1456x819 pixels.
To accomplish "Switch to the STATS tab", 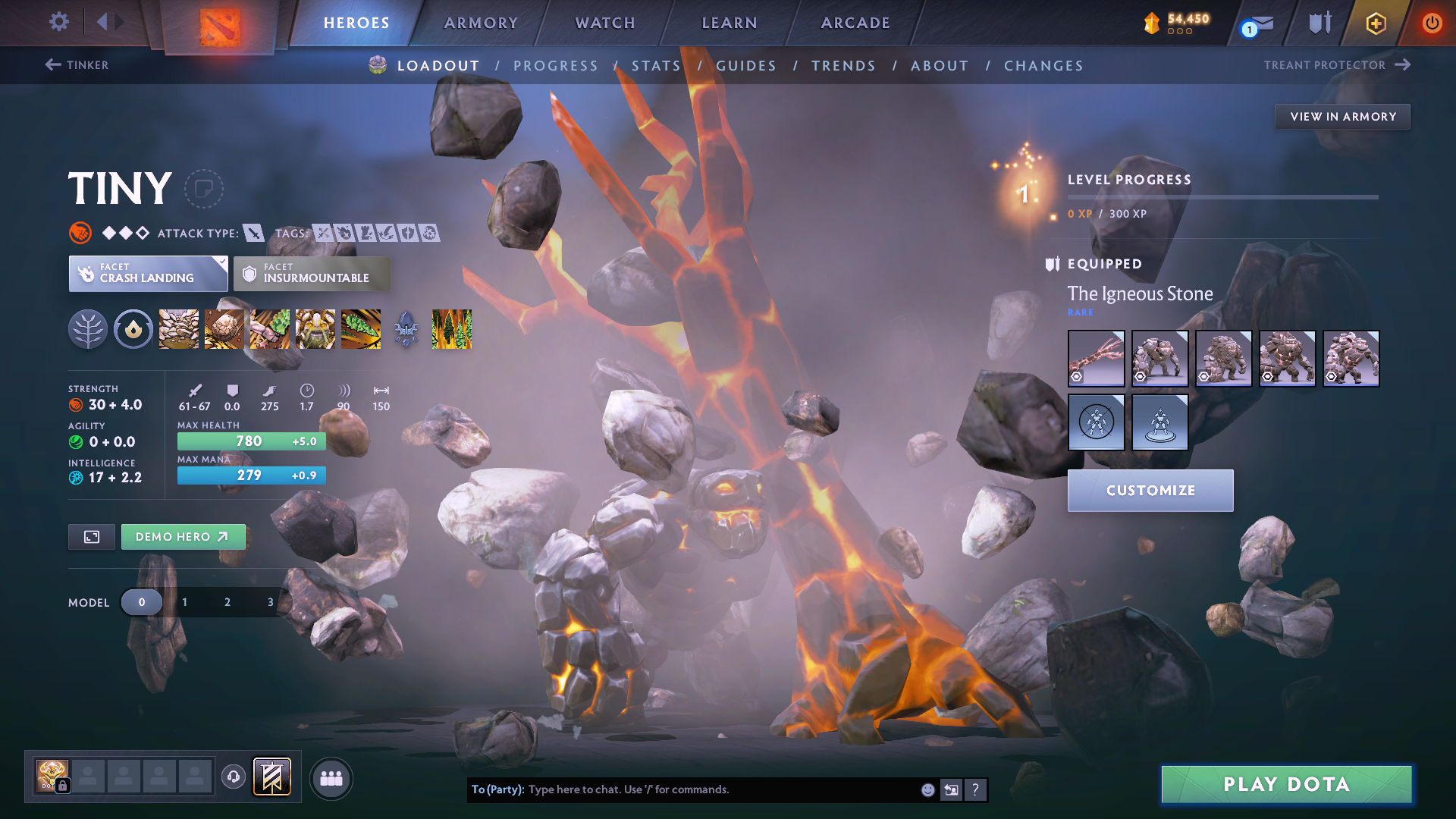I will (656, 66).
